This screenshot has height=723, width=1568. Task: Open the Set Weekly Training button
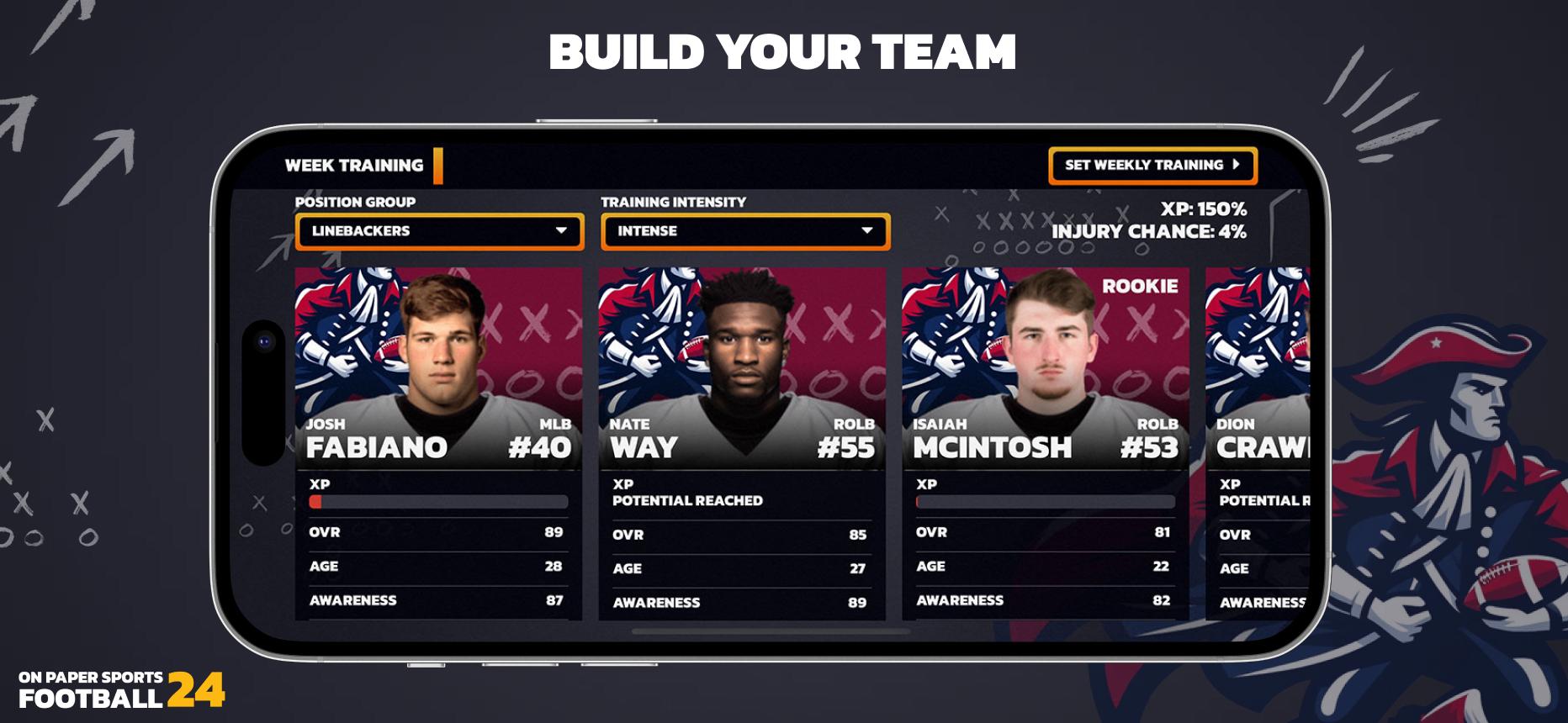[1152, 166]
